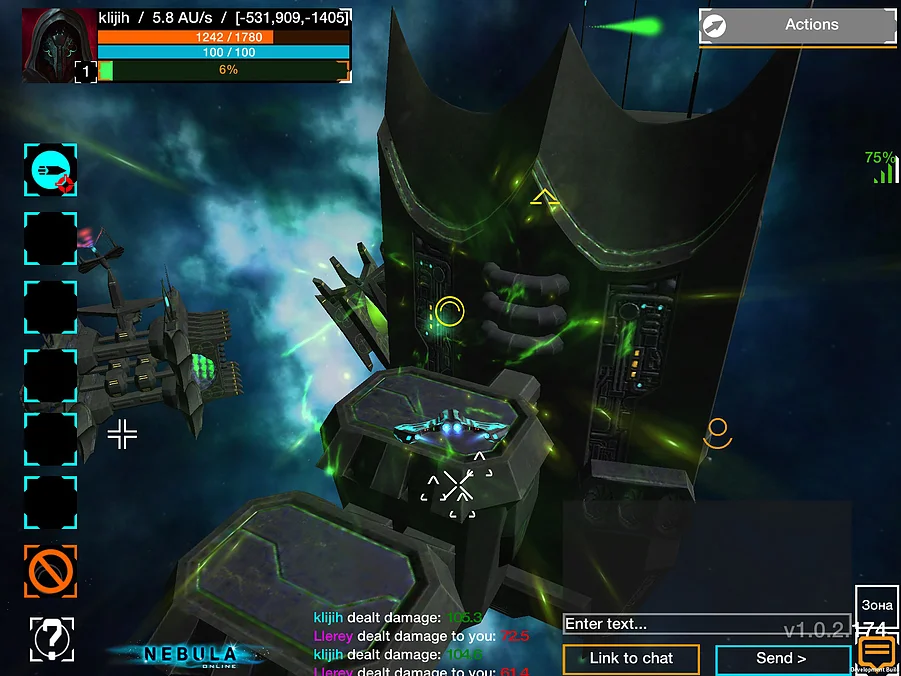Switch chat to the Зона channel
The width and height of the screenshot is (901, 676).
tap(876, 606)
